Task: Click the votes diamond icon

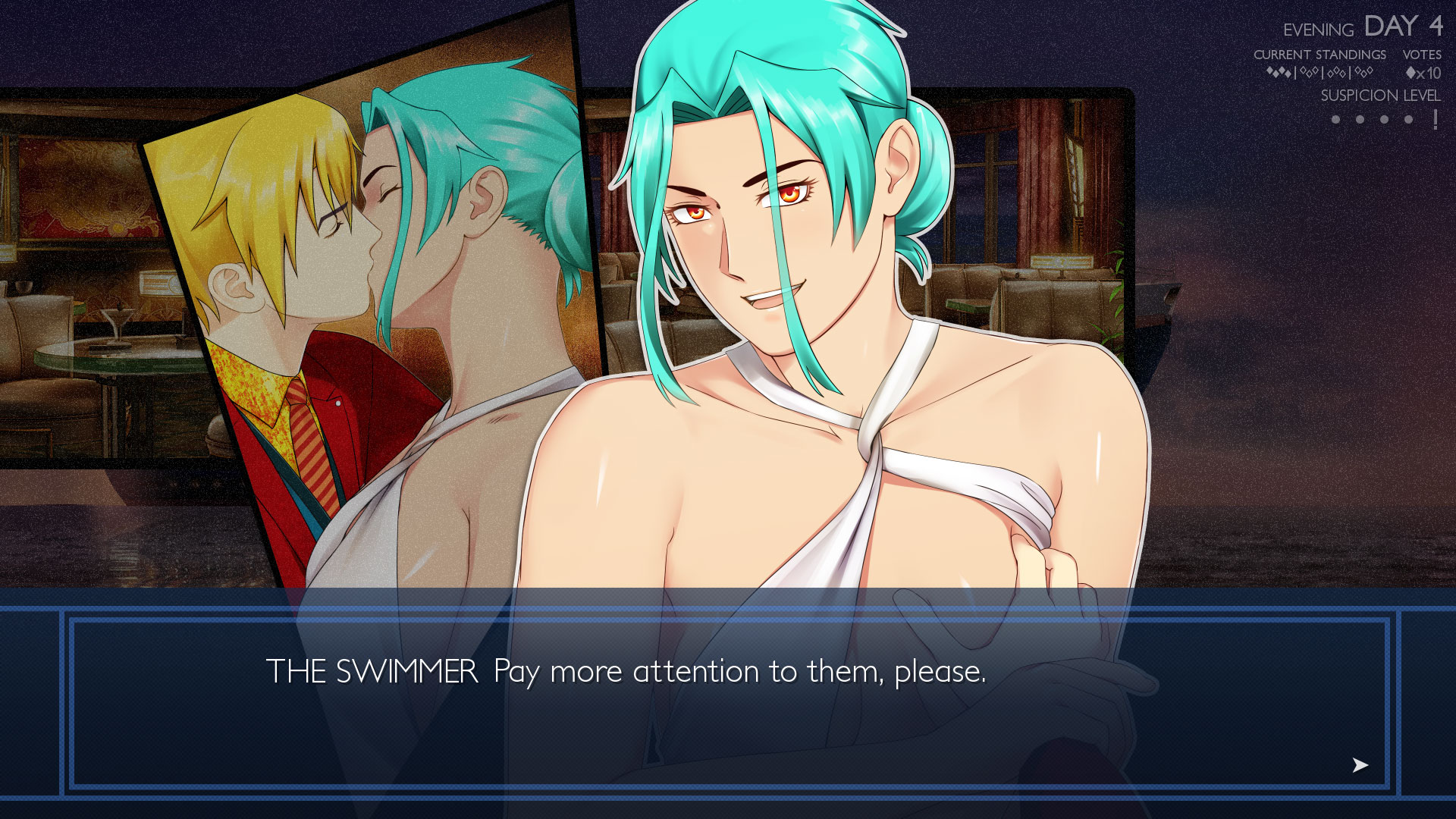Action: [1409, 73]
